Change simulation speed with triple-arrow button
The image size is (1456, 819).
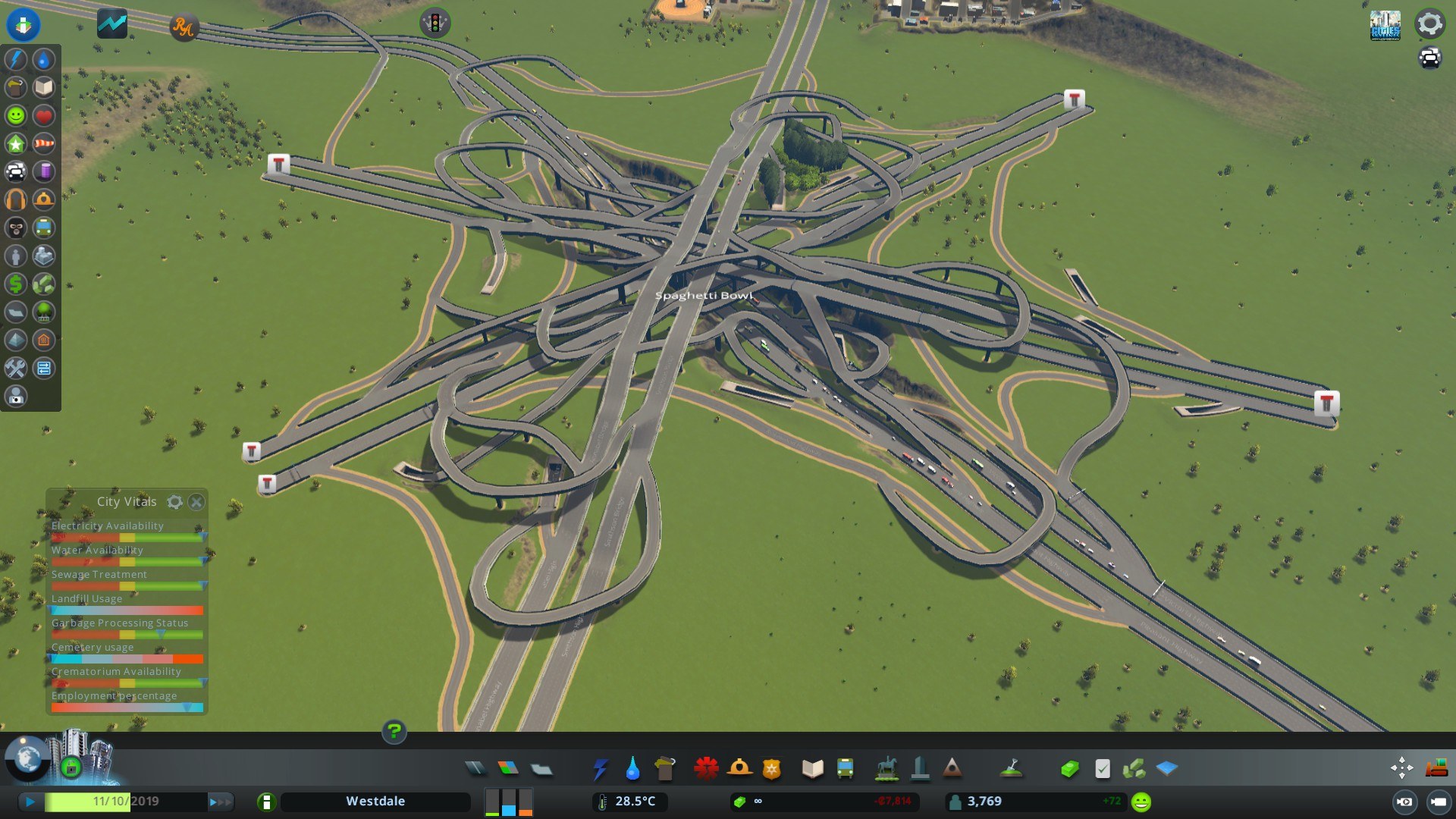[220, 802]
